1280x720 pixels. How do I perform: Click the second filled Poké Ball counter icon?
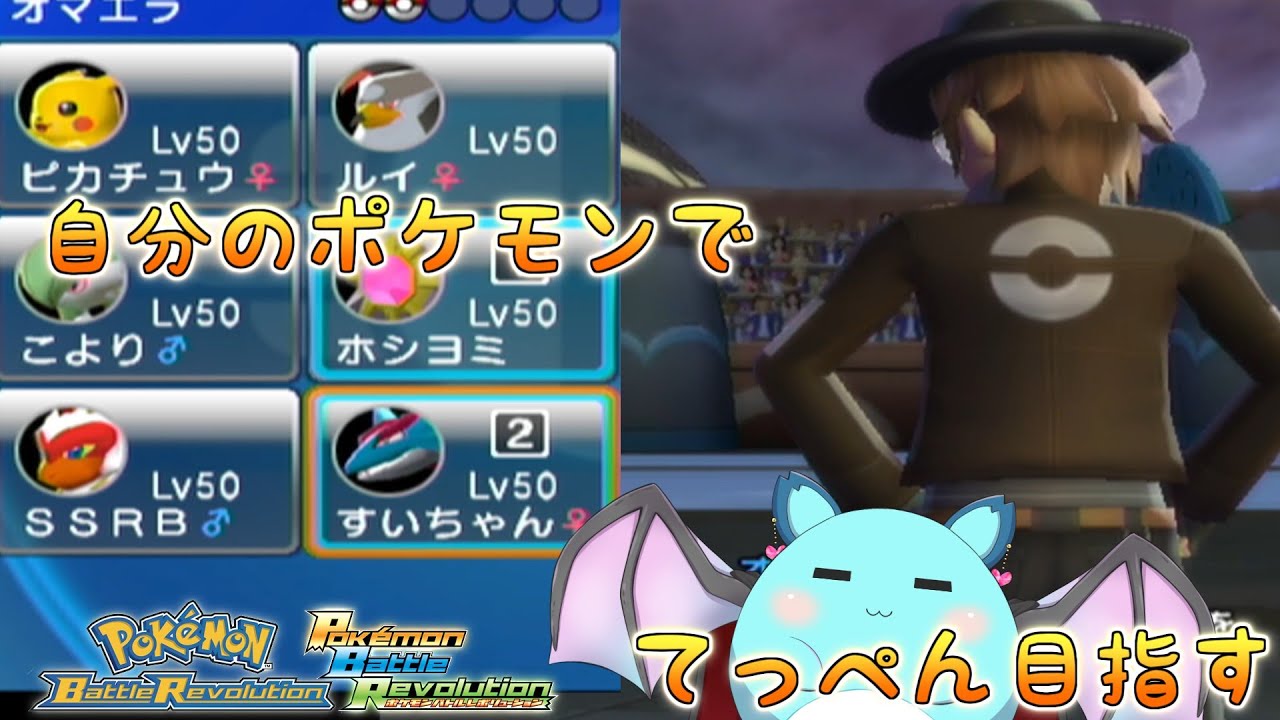[x=401, y=10]
